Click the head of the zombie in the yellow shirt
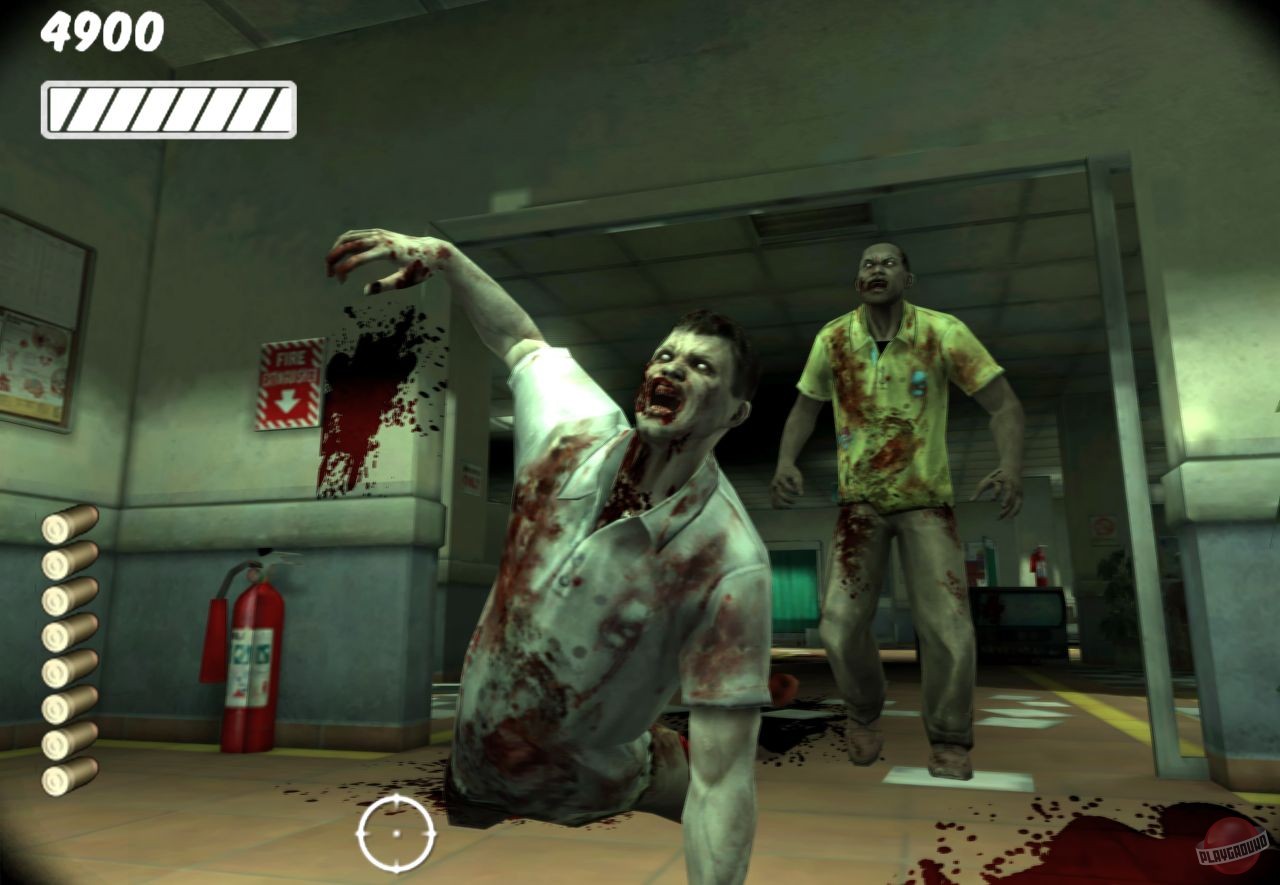 pos(884,270)
